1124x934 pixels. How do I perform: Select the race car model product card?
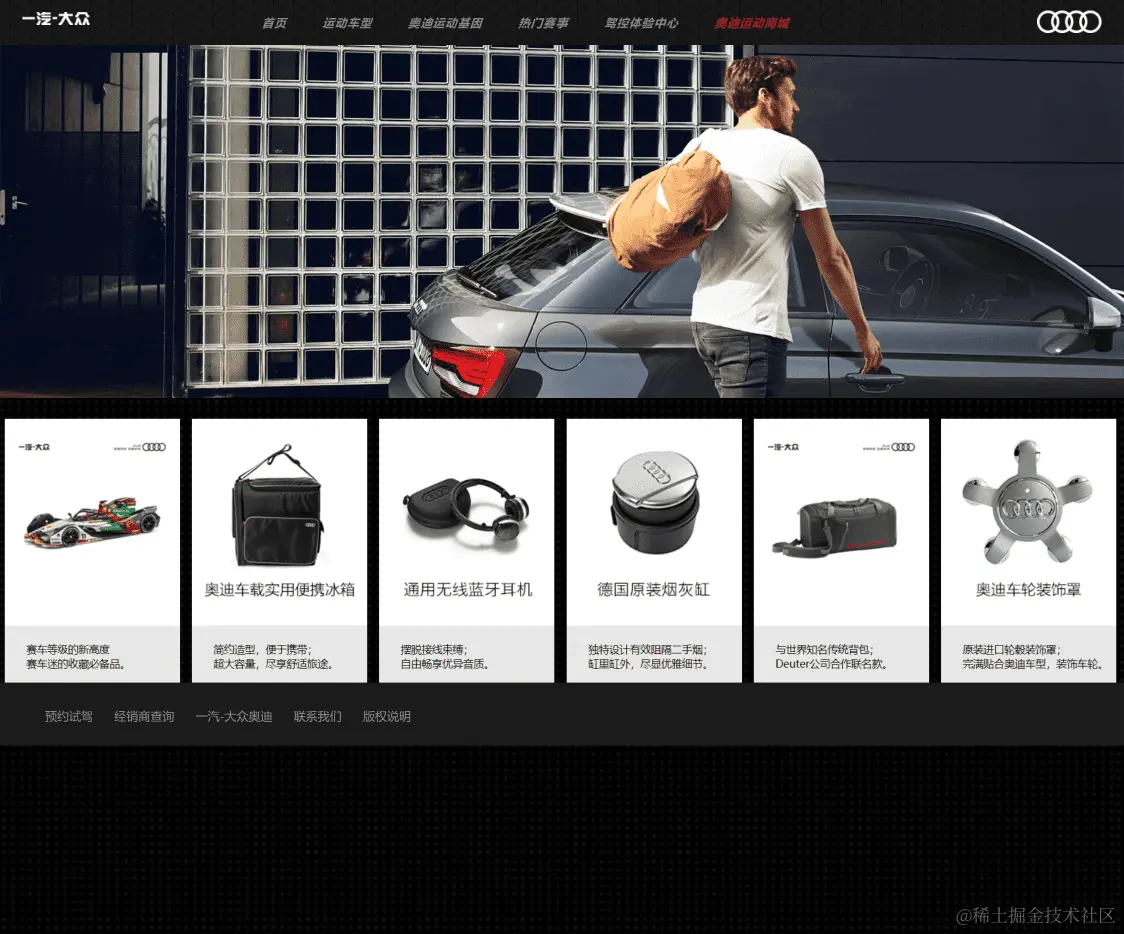point(92,550)
